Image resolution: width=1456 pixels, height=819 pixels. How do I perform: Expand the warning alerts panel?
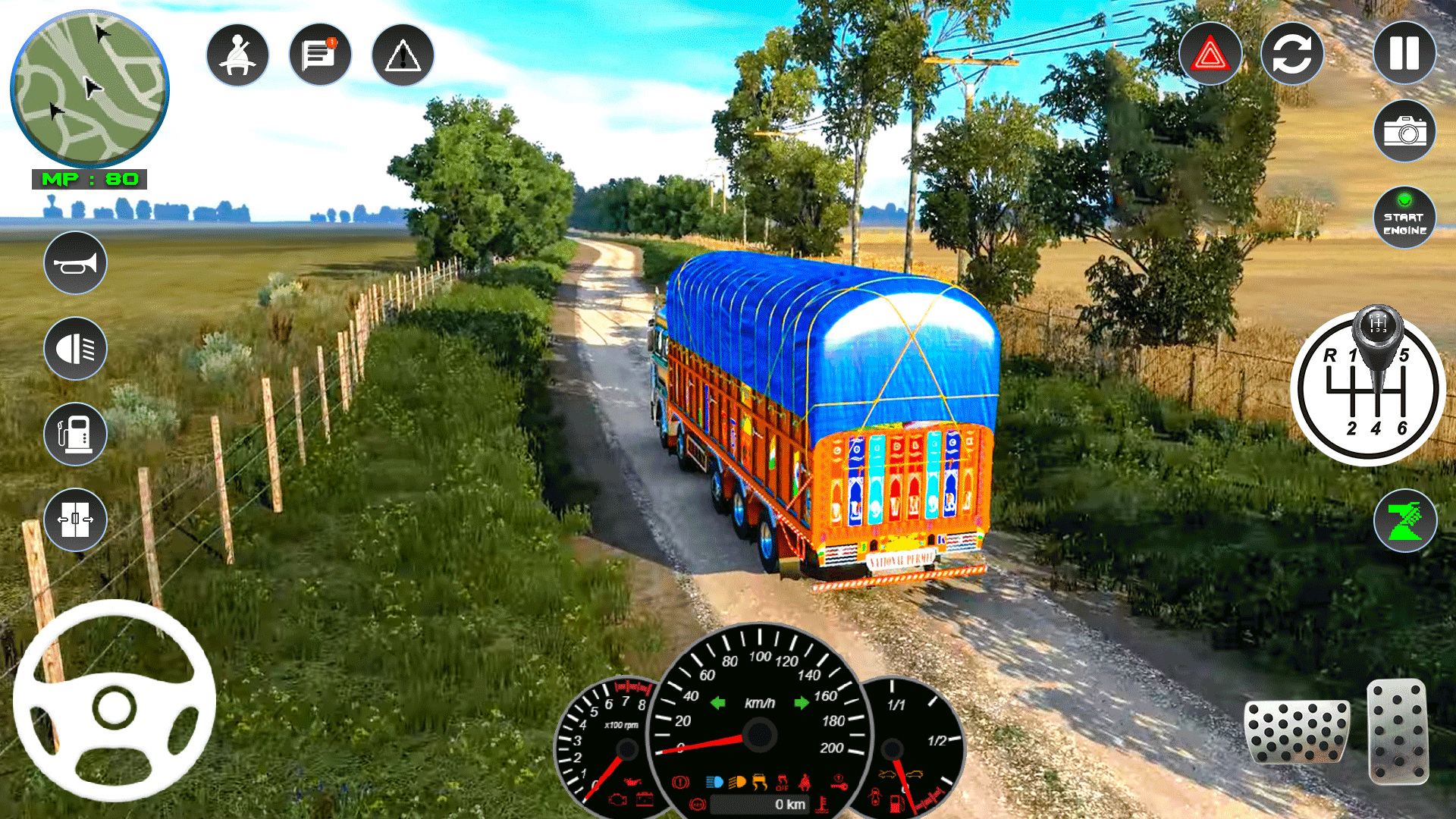pos(401,53)
